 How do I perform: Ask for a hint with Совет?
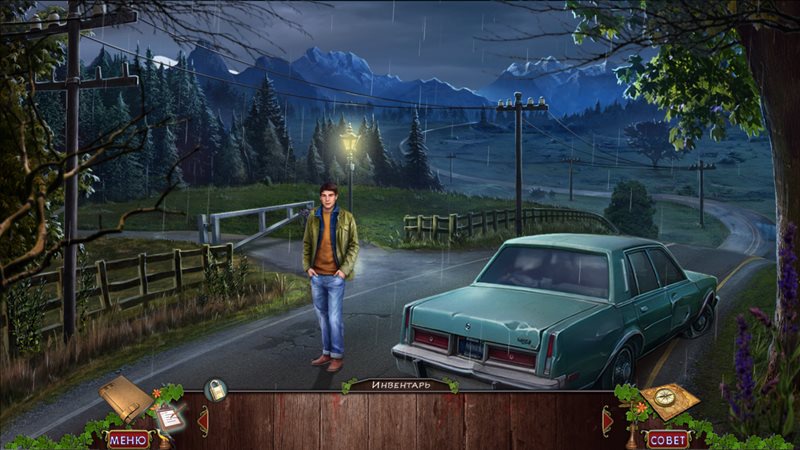[x=668, y=438]
